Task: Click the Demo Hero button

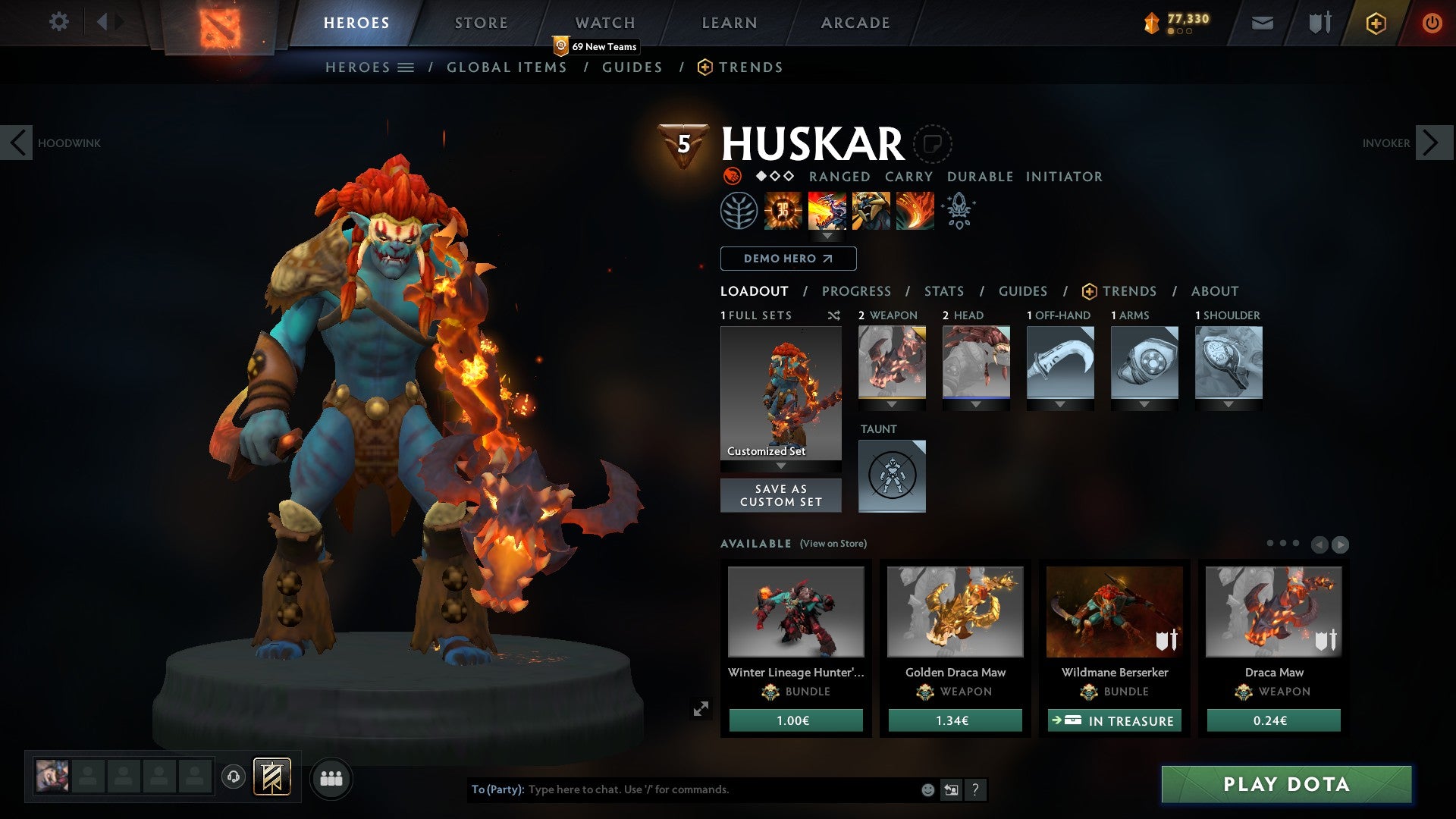Action: pos(788,259)
